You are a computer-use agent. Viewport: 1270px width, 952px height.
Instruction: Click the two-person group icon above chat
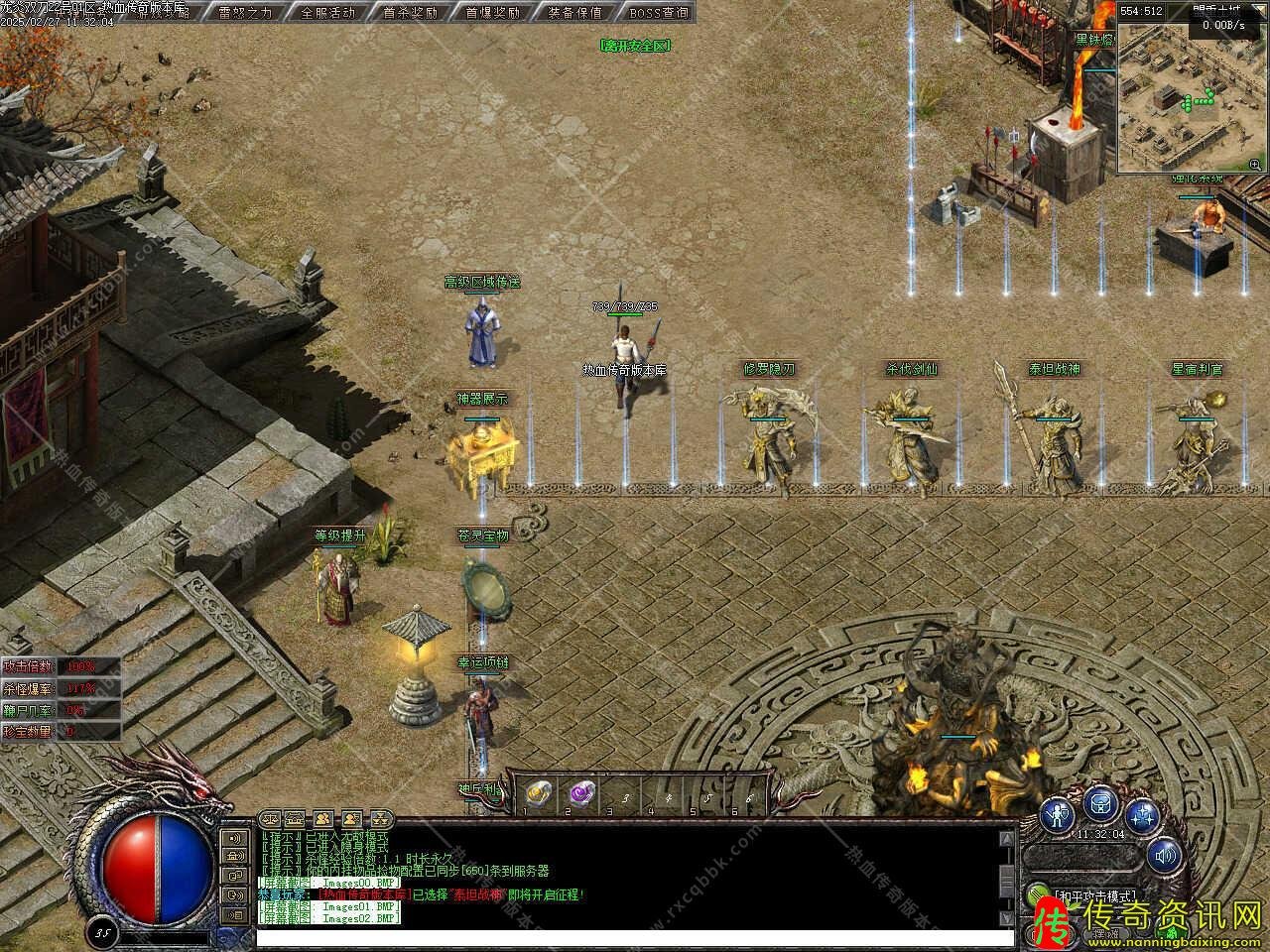coord(323,819)
